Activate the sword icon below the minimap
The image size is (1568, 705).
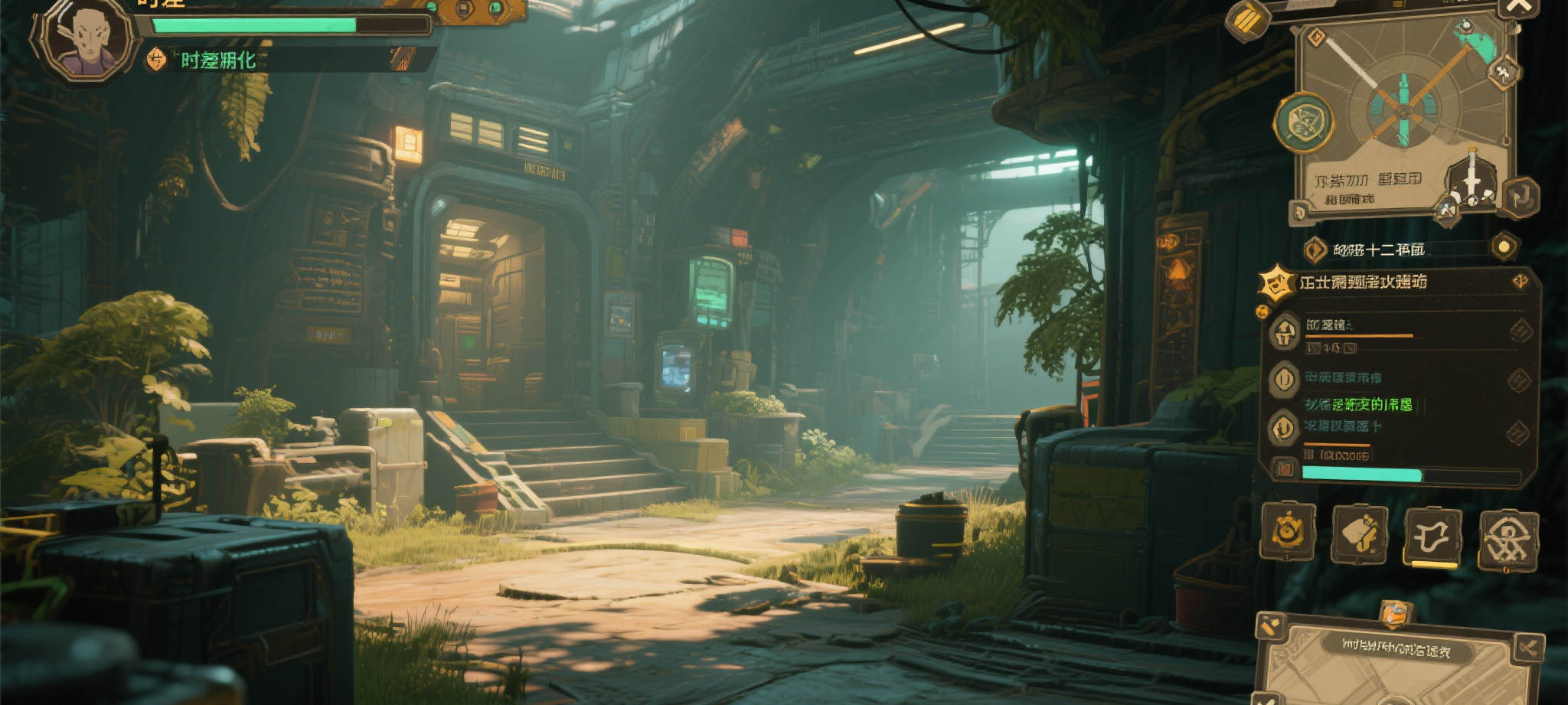[x=1472, y=178]
